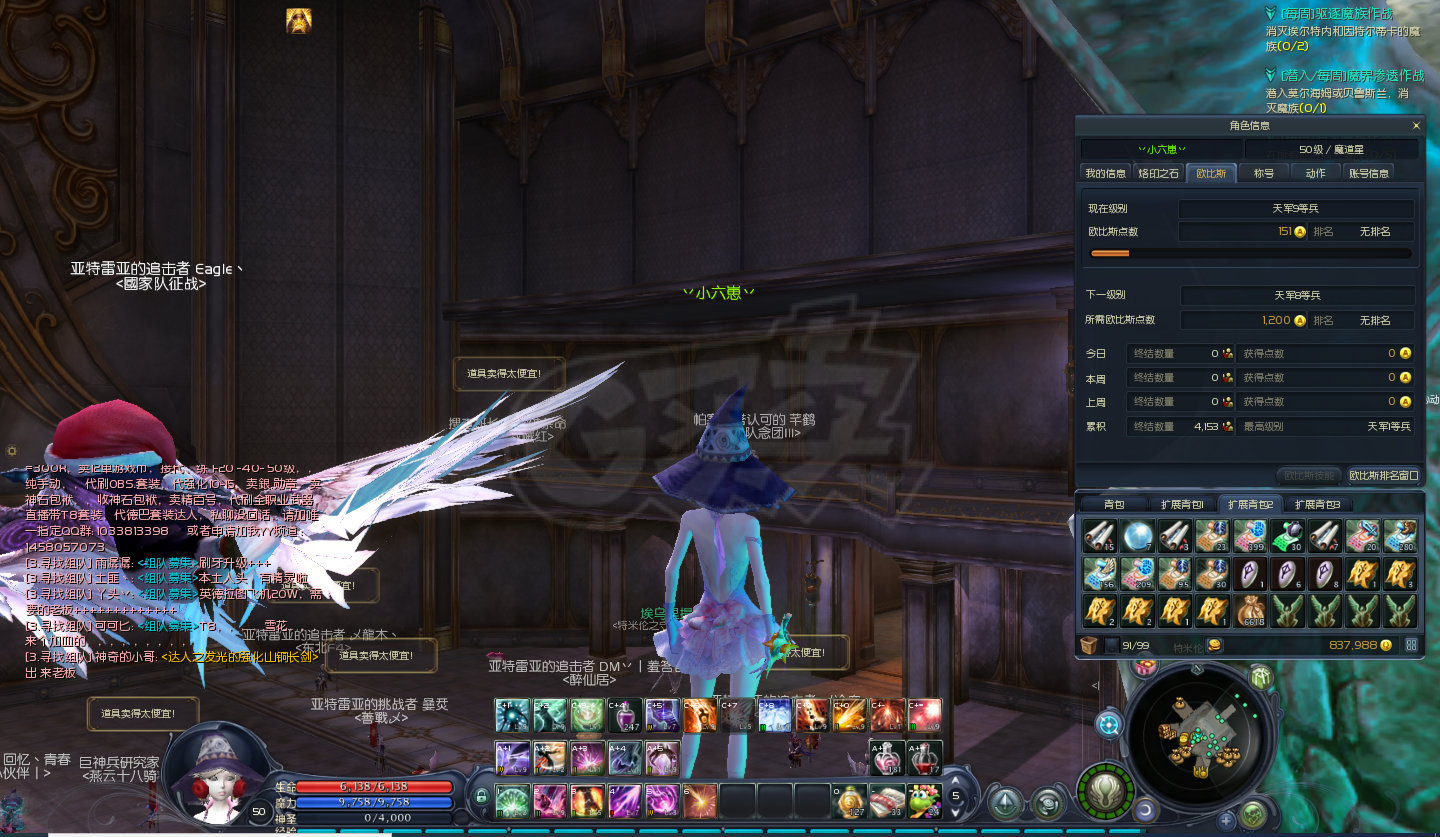Show the 动作 actions tab
This screenshot has width=1440, height=837.
1315,173
